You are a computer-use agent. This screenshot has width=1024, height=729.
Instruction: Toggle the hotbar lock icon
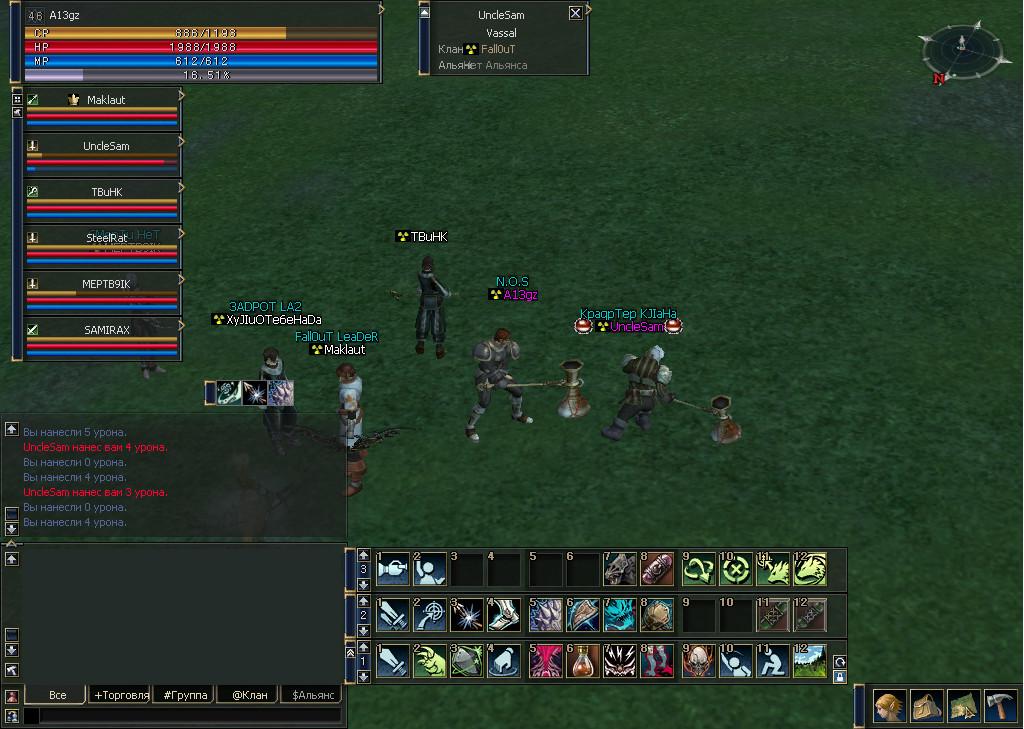pos(840,677)
